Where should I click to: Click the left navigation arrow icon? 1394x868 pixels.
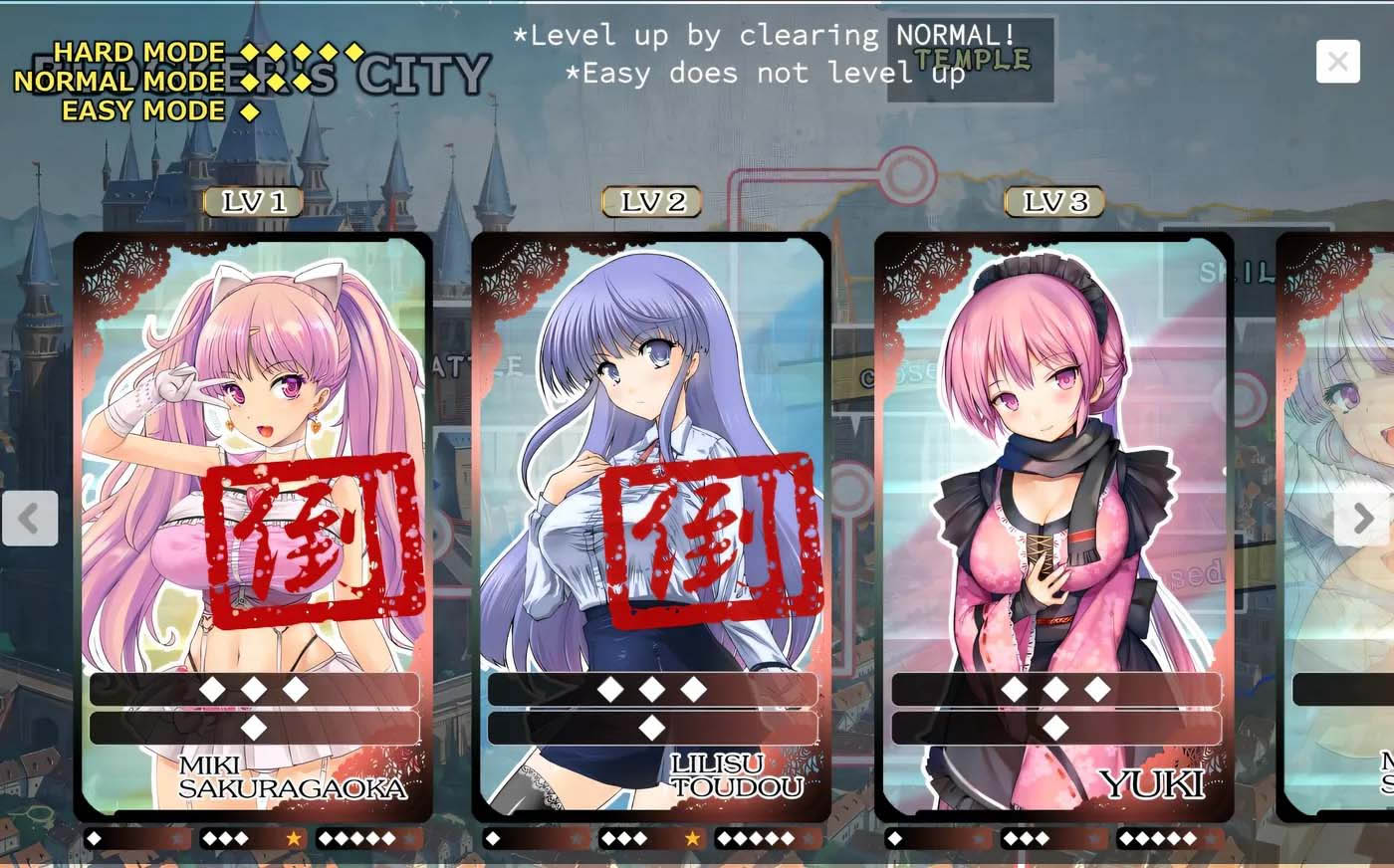[31, 519]
